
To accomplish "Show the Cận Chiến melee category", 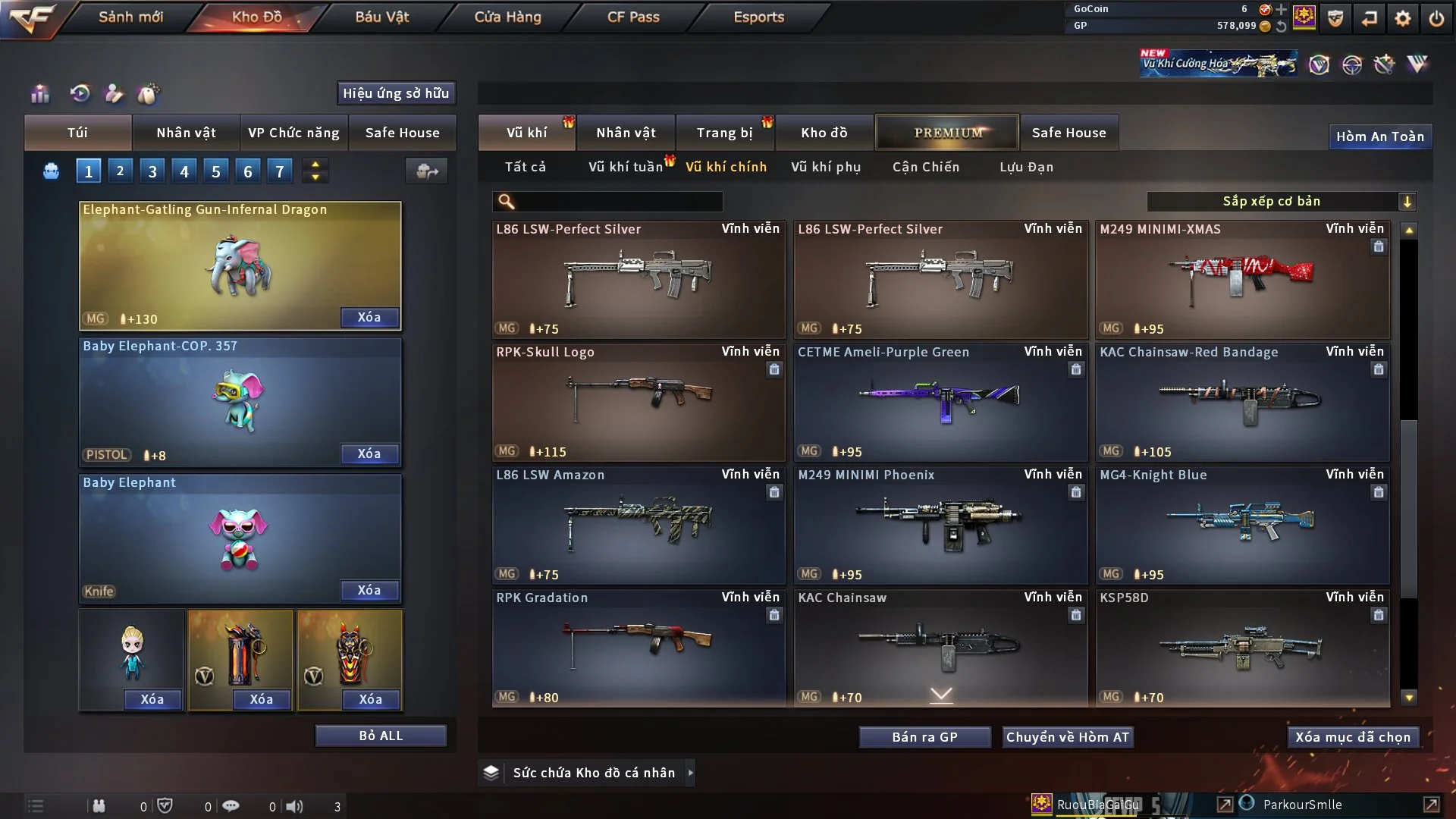I will tap(926, 167).
